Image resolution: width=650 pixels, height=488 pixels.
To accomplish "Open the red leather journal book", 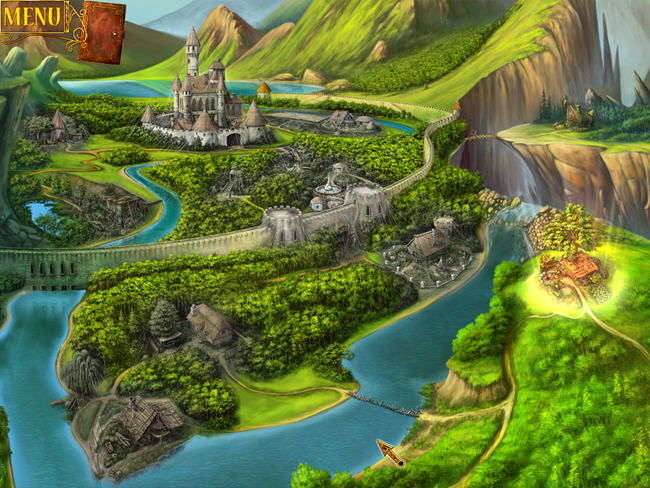I will (101, 31).
